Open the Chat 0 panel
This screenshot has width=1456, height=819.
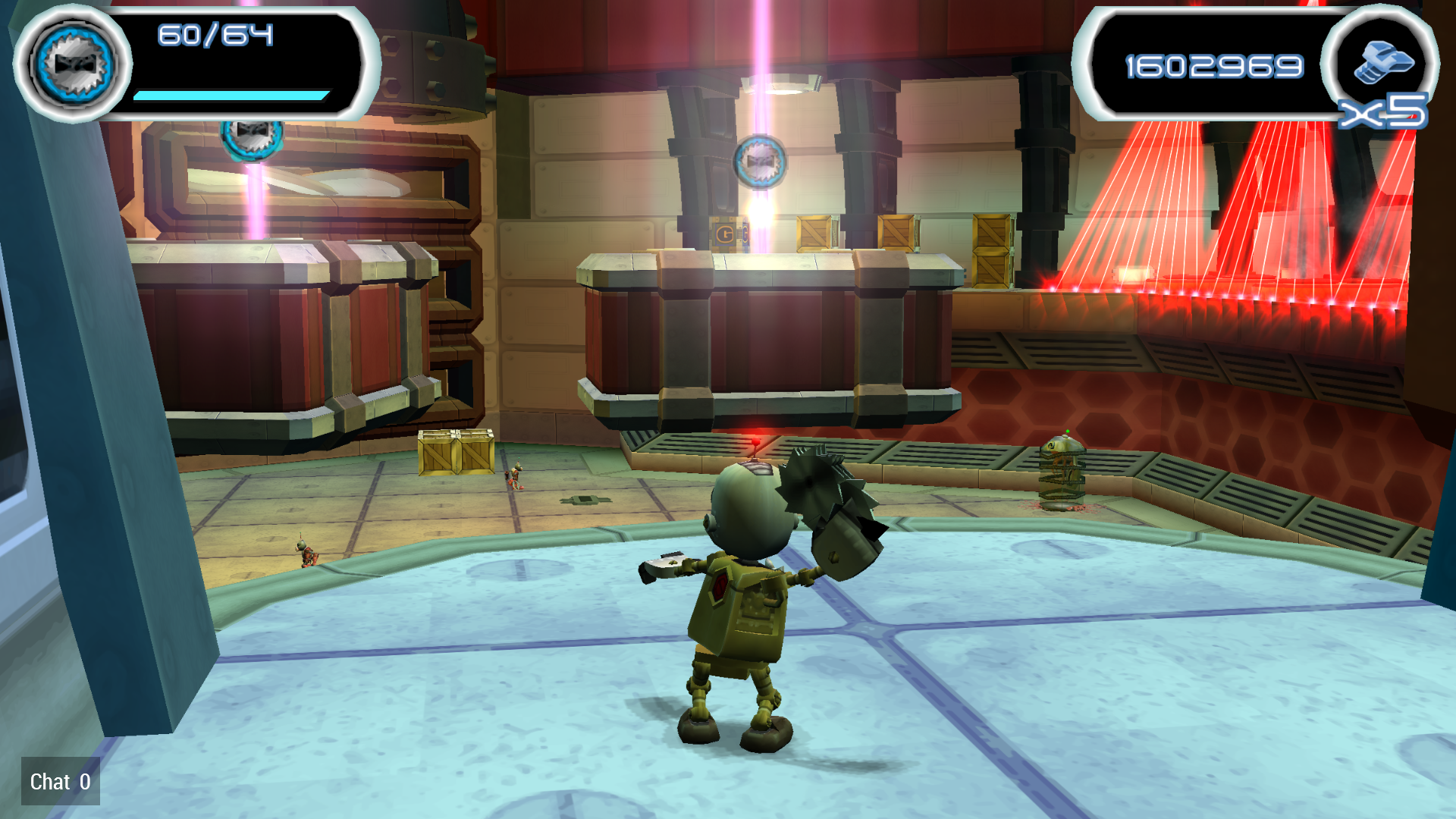[59, 782]
